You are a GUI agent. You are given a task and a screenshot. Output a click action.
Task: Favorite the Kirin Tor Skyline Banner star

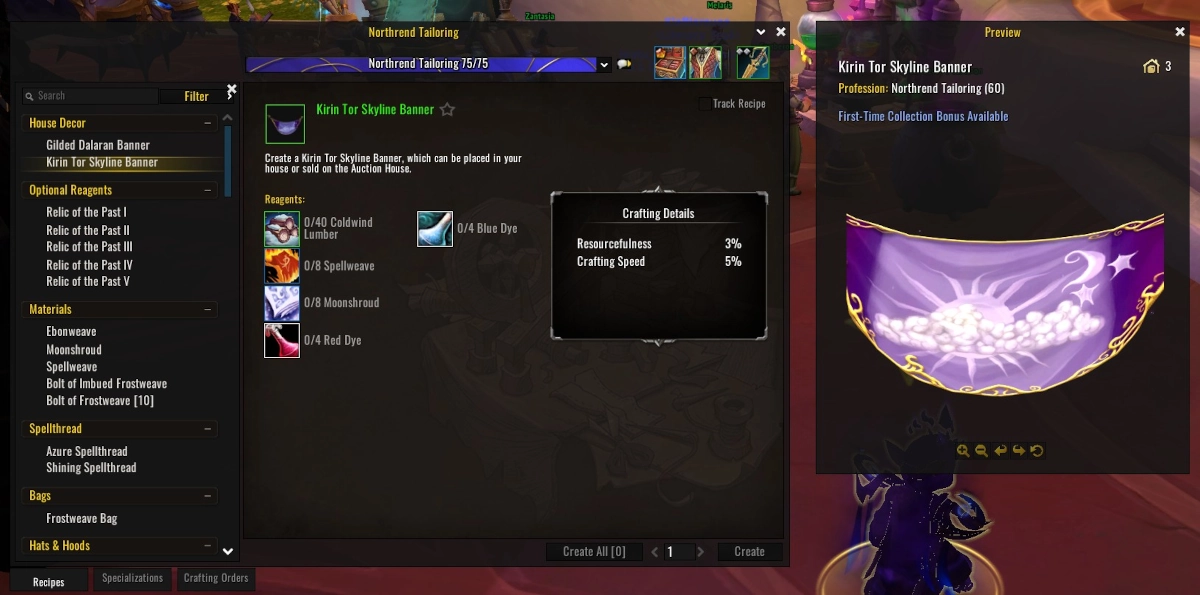(x=448, y=110)
